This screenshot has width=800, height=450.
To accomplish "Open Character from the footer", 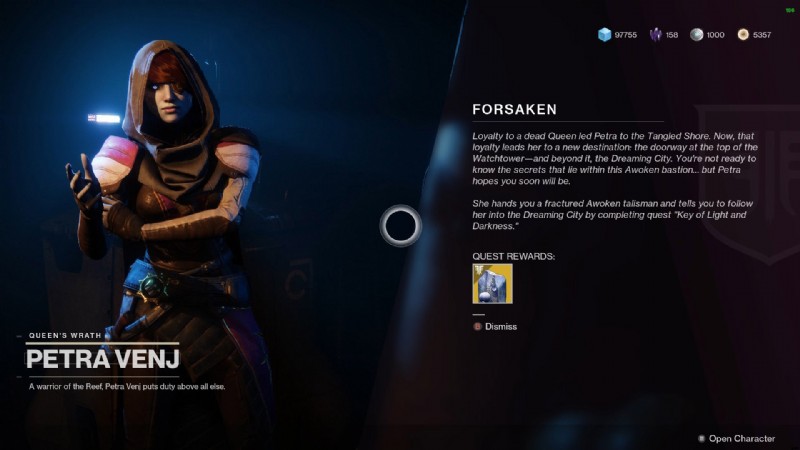I will tap(741, 438).
